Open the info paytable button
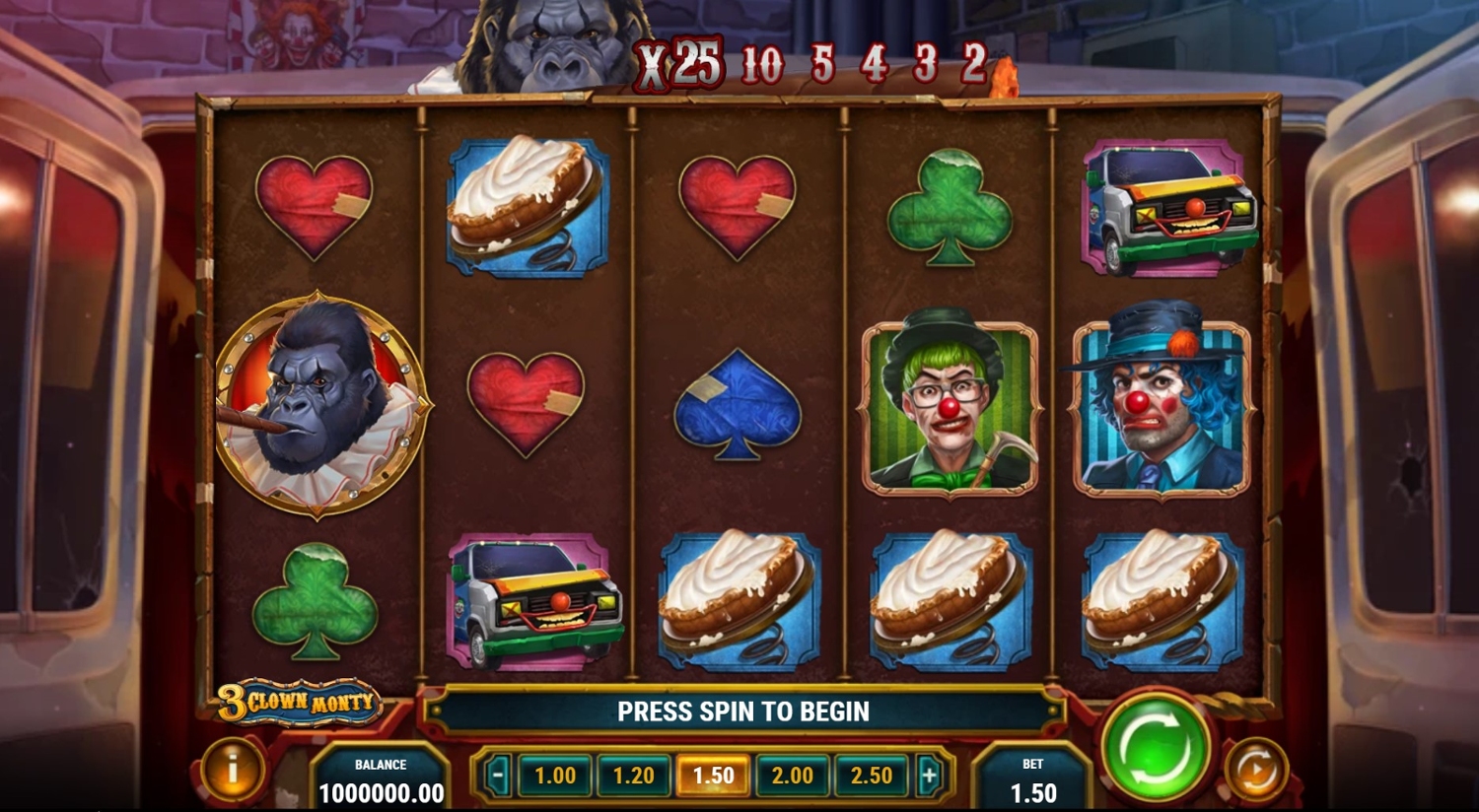 pyautogui.click(x=233, y=770)
